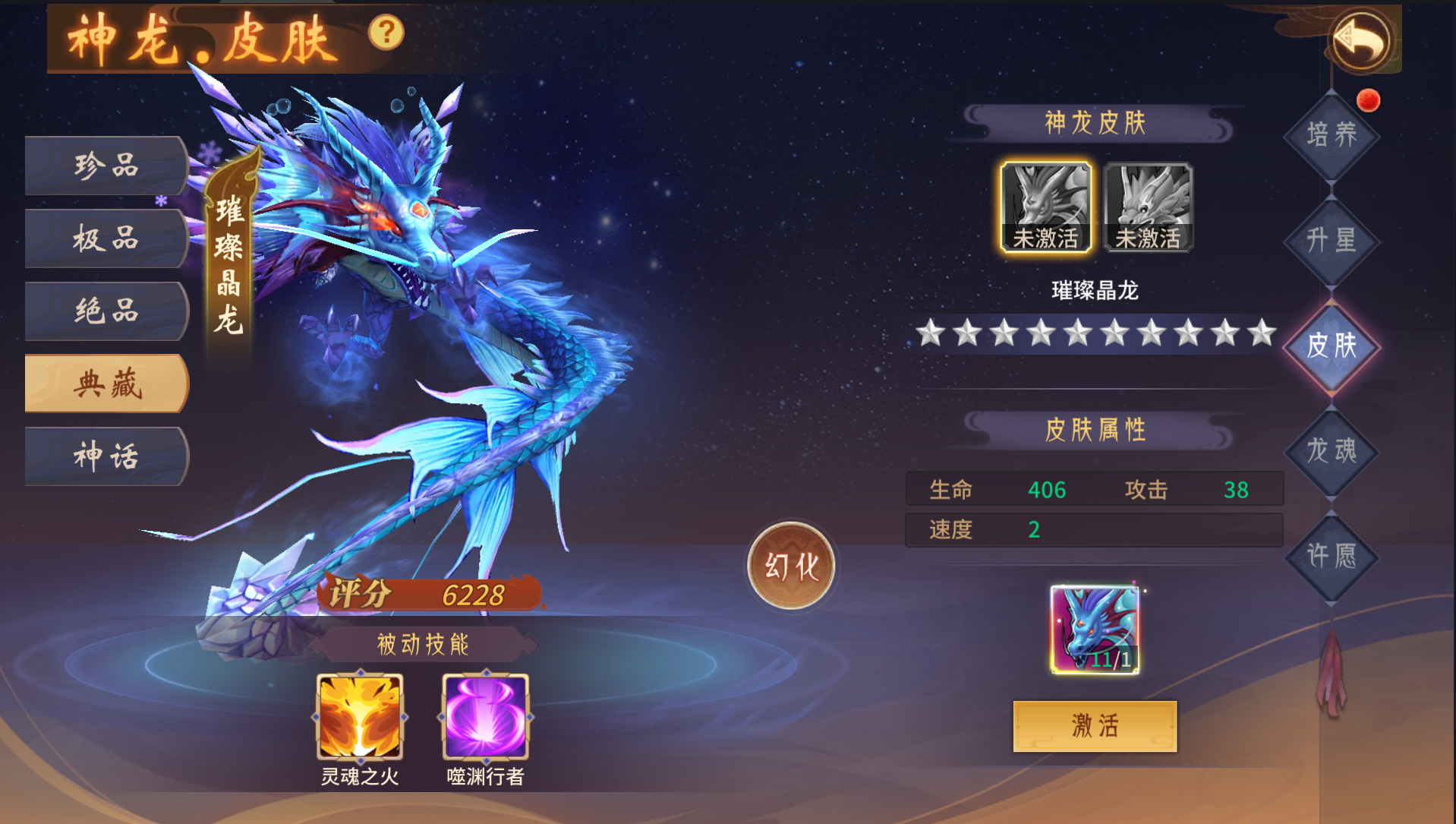The height and width of the screenshot is (824, 1456).
Task: Select the 极品 skin category
Action: (106, 238)
